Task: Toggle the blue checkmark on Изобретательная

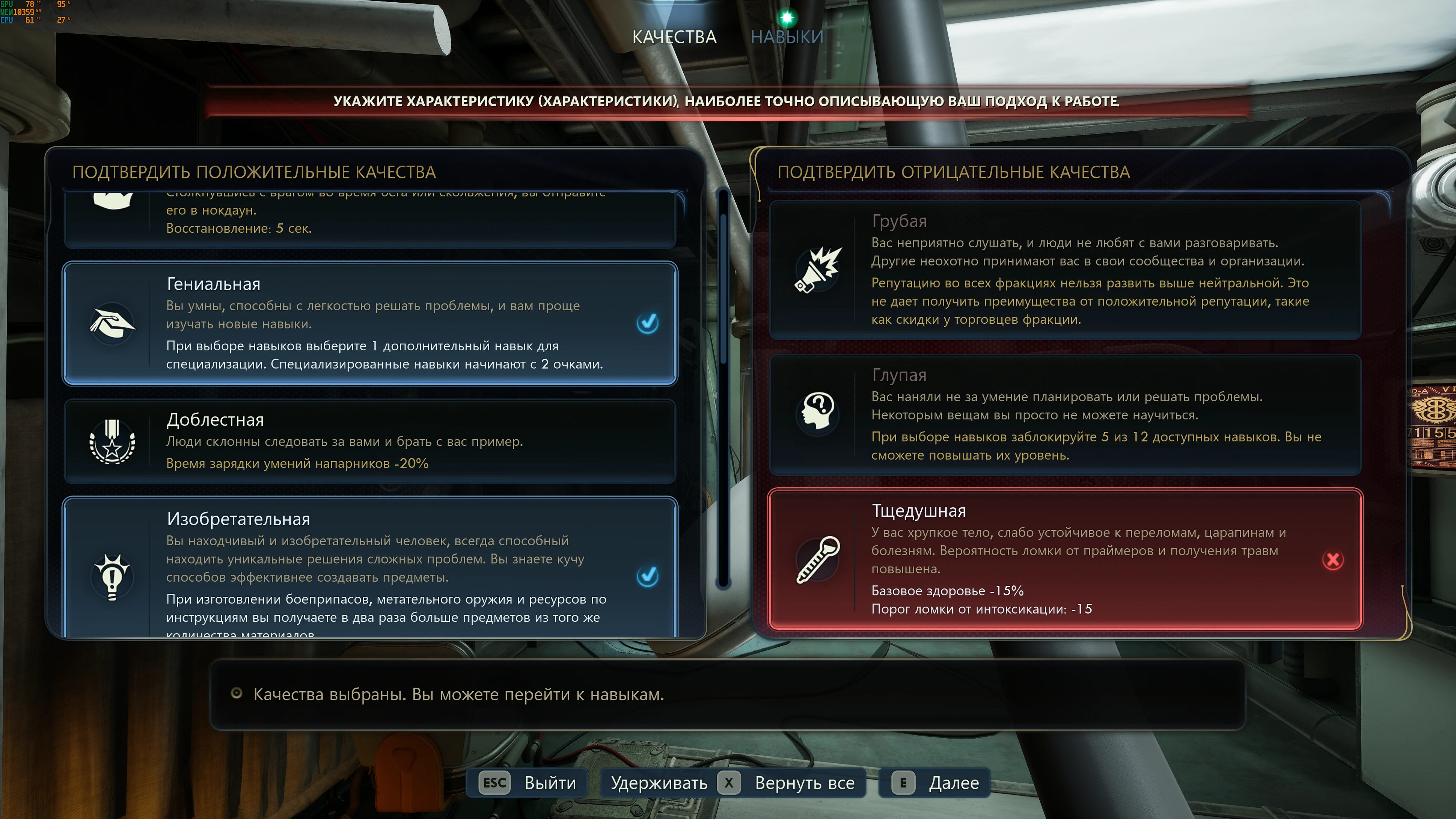Action: (647, 576)
